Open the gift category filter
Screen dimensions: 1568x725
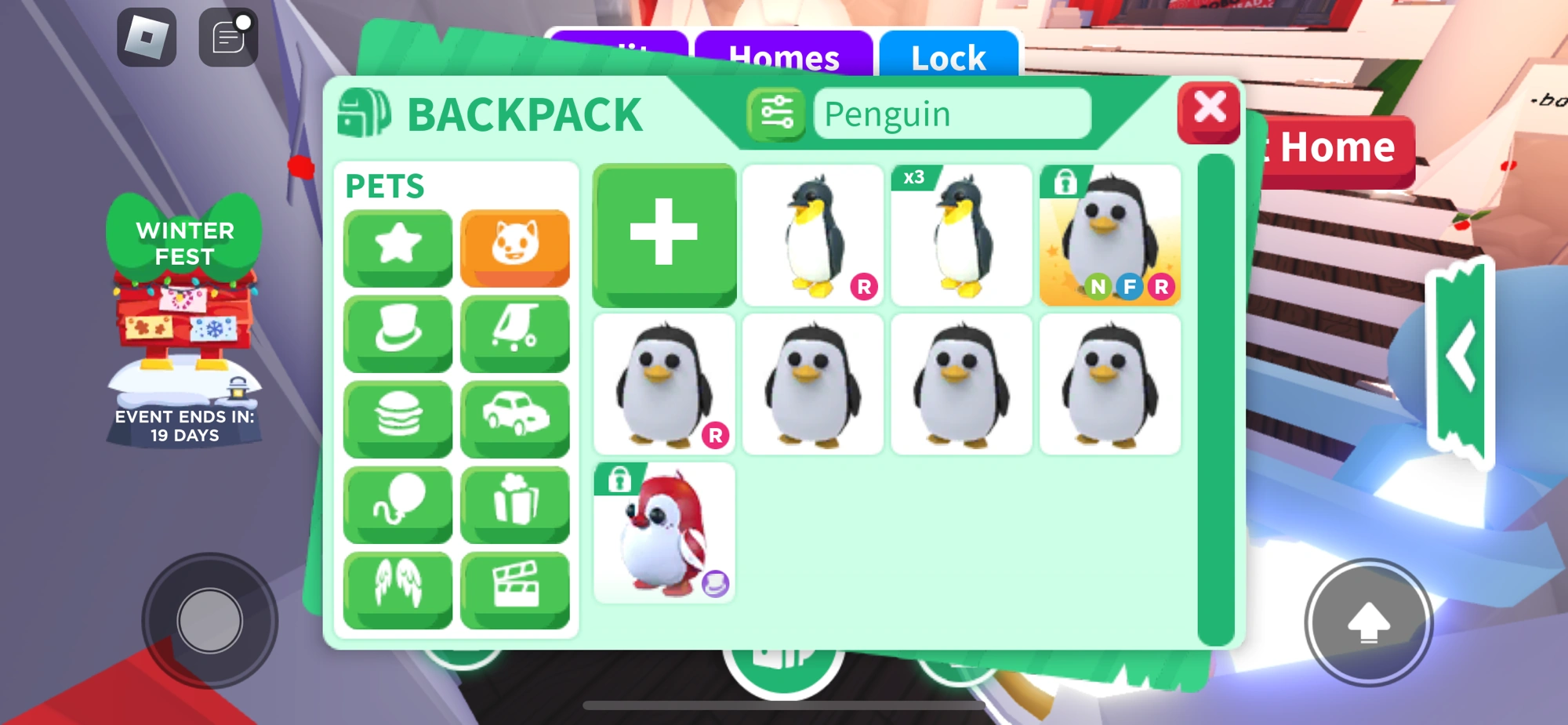(x=516, y=504)
